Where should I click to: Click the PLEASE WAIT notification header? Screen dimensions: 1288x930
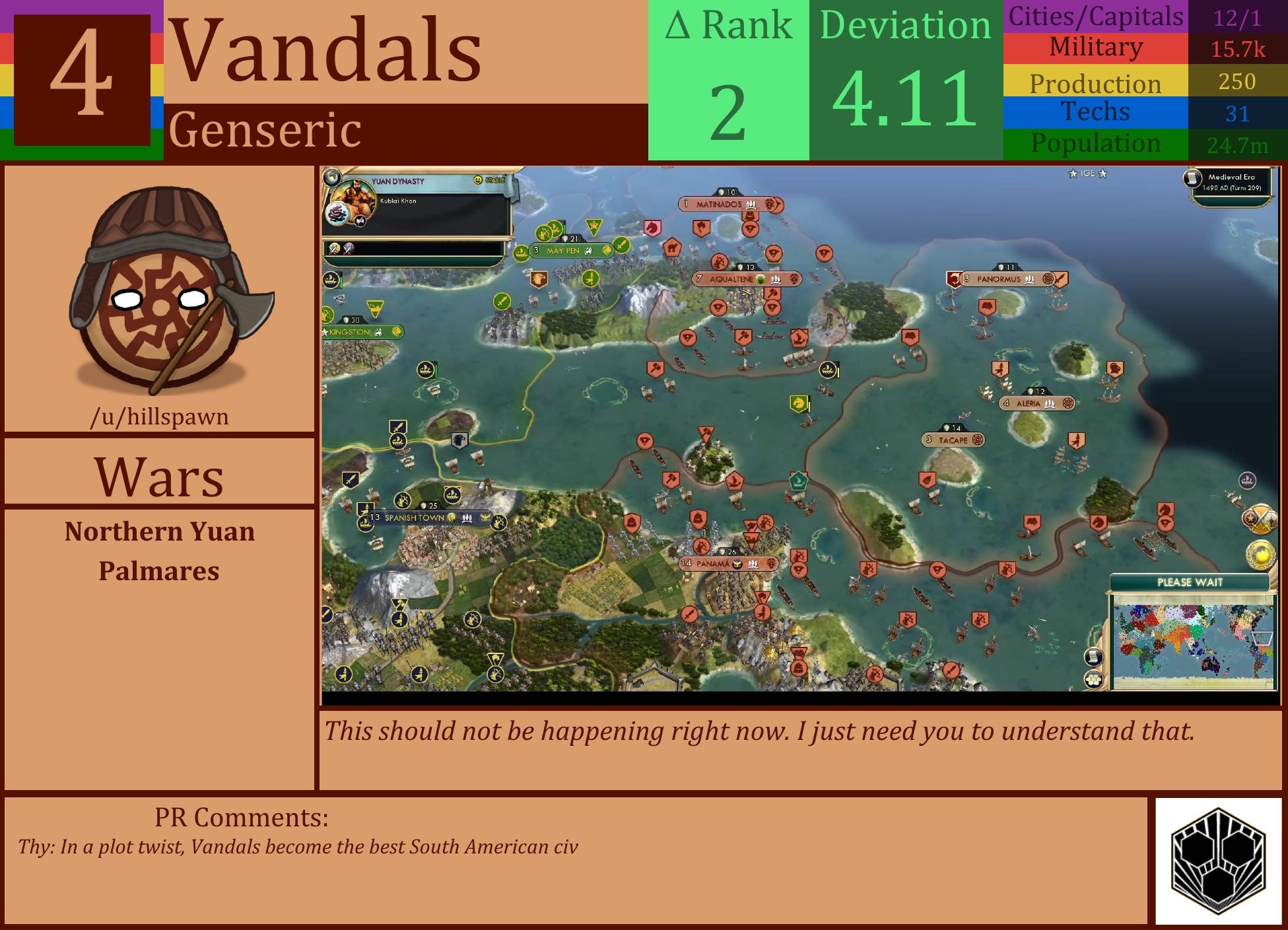click(1189, 581)
